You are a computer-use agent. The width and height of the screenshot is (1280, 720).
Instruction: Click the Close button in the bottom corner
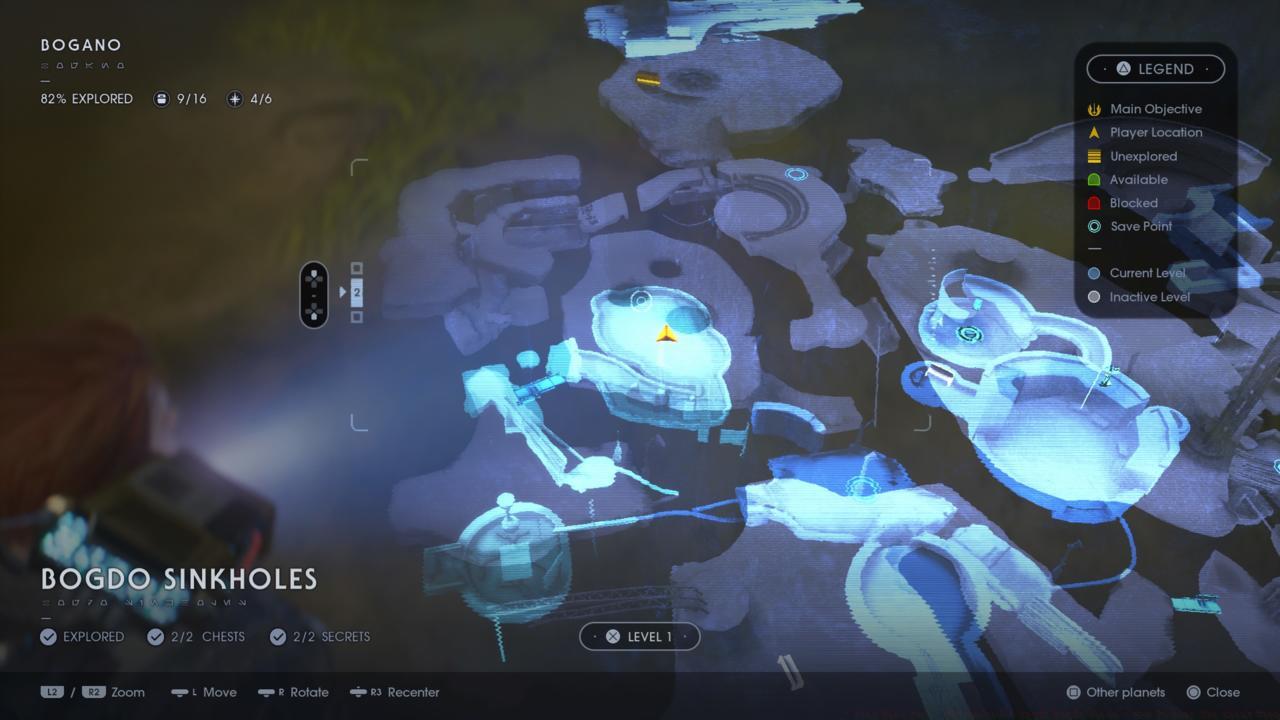[x=1215, y=692]
